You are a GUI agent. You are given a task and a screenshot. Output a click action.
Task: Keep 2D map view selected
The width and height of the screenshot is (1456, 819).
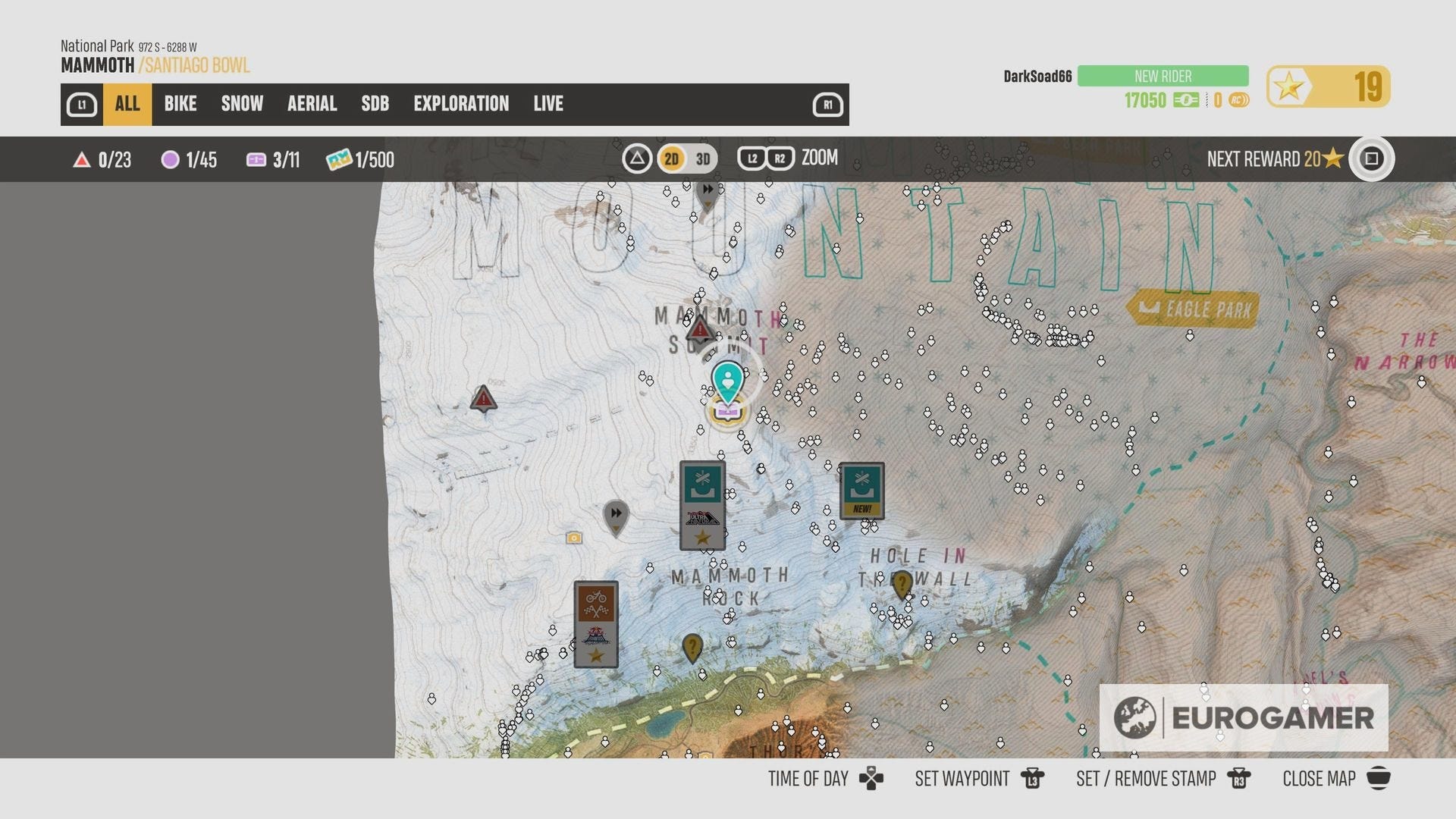point(670,159)
